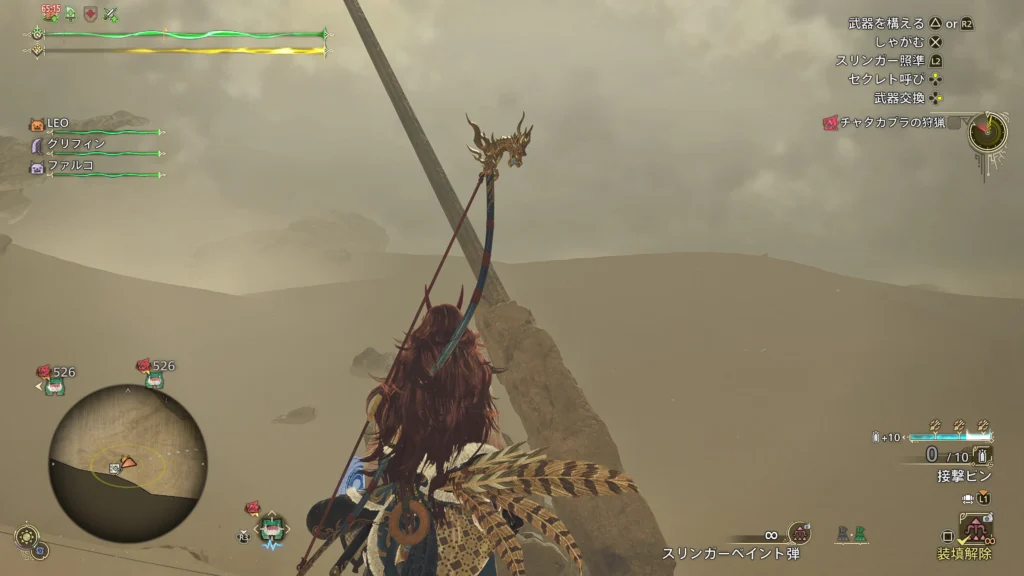Select party member グリフィン
Screen dimensions: 1024x576
[76, 144]
